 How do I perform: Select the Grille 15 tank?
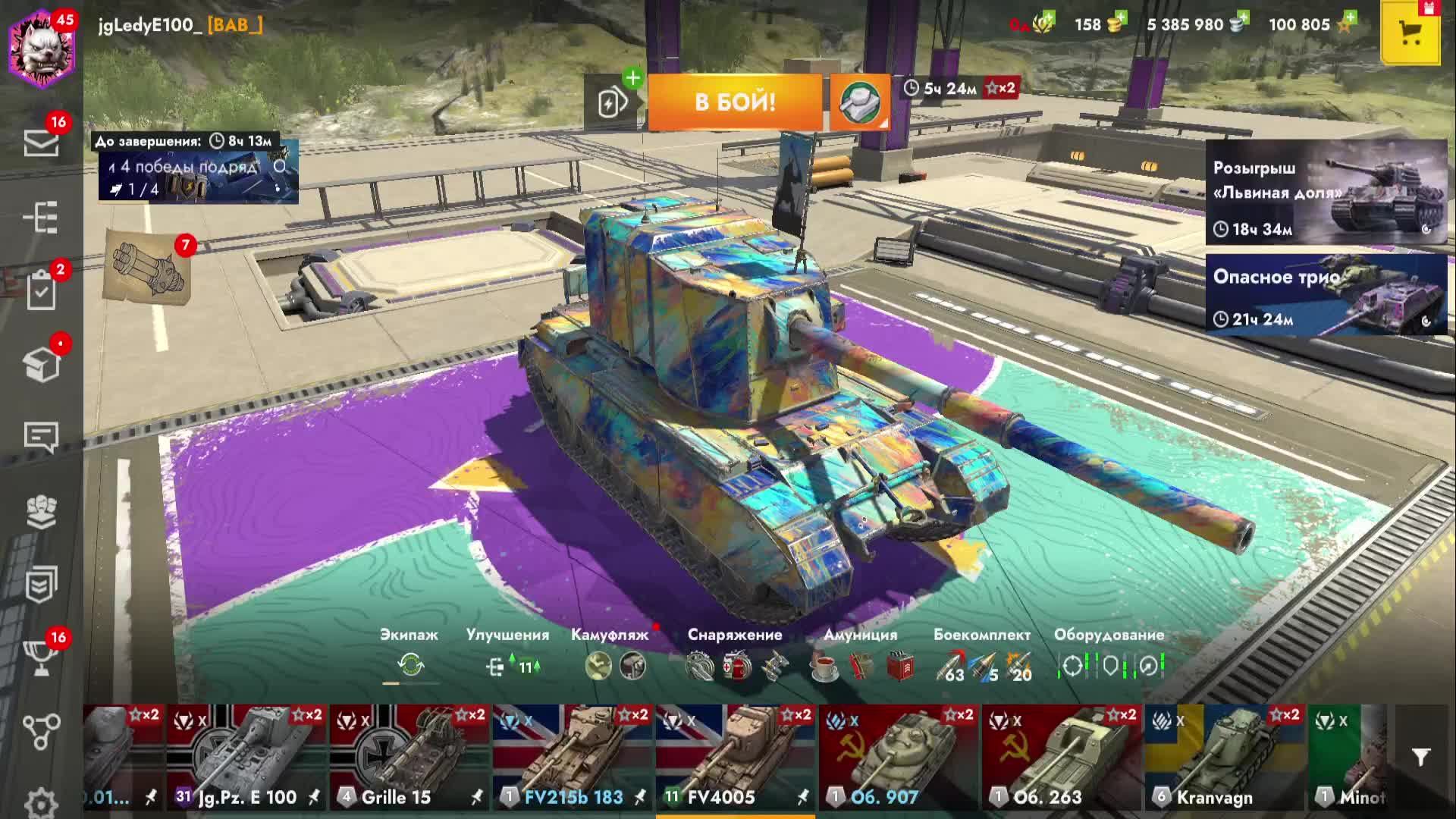click(409, 757)
